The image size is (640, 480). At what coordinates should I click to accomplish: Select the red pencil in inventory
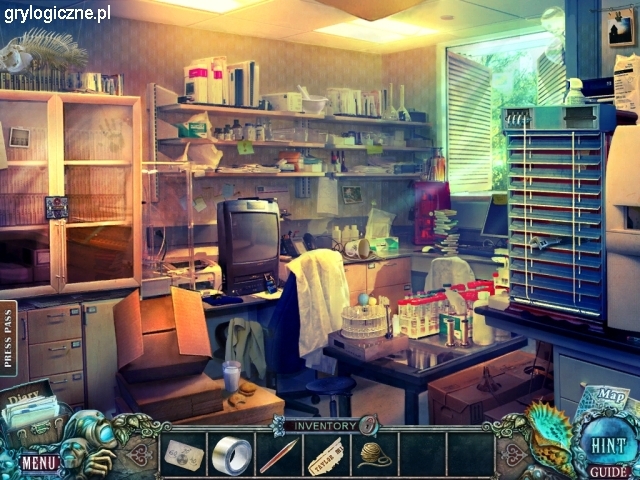pos(278,456)
